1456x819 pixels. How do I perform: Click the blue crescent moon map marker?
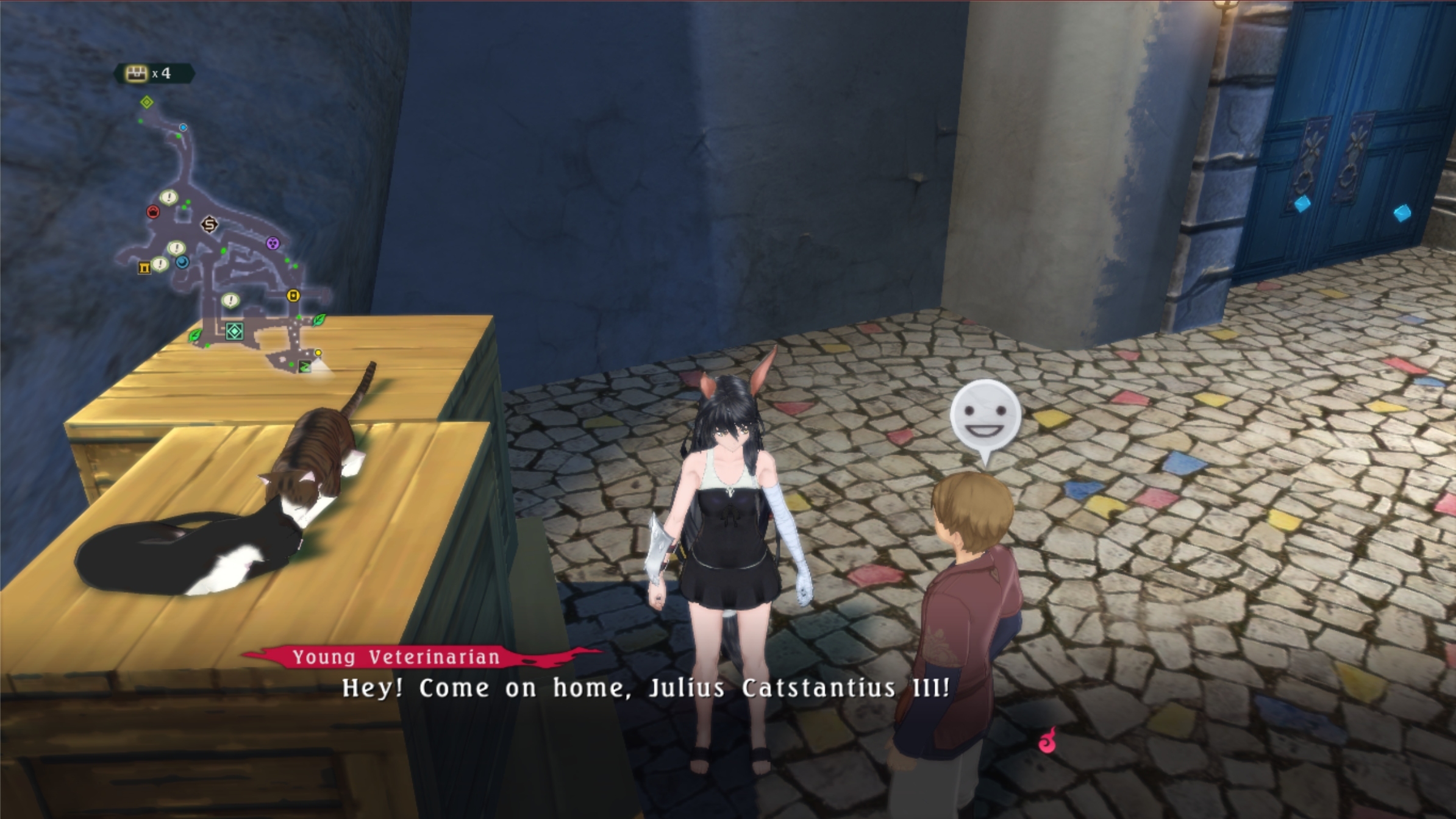[x=182, y=262]
